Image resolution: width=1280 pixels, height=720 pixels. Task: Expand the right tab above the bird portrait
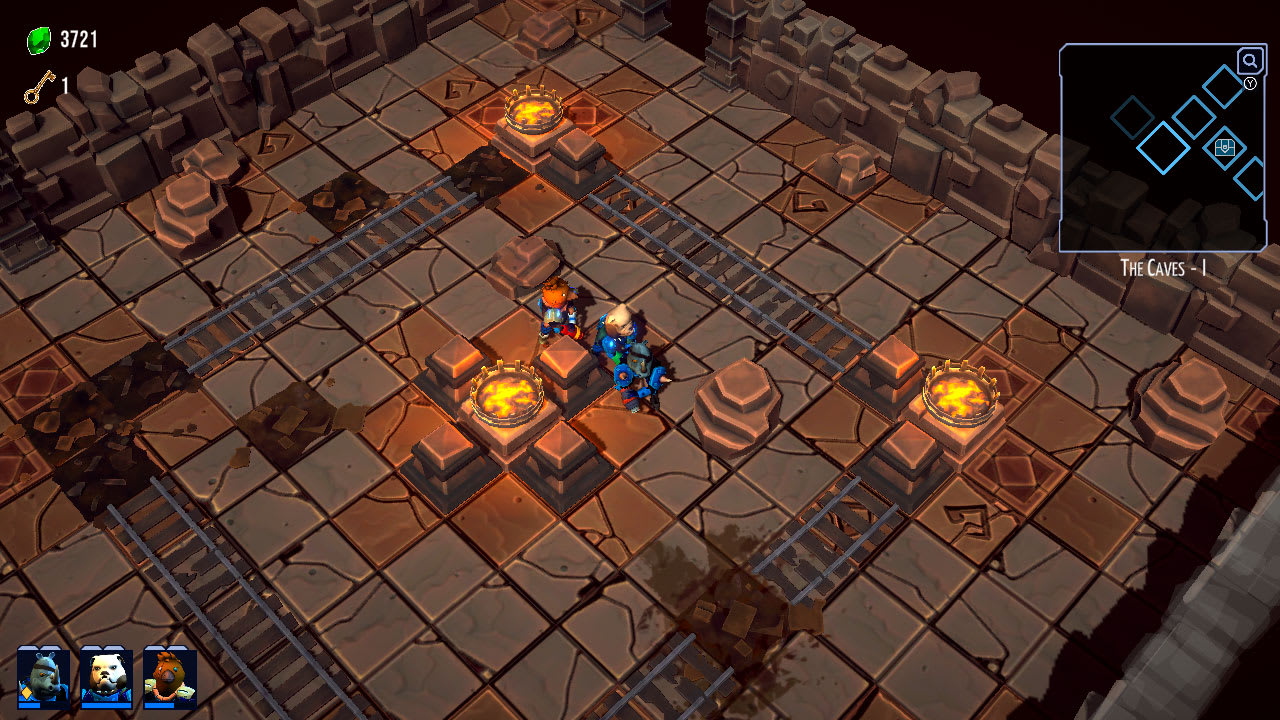pyautogui.click(x=179, y=647)
